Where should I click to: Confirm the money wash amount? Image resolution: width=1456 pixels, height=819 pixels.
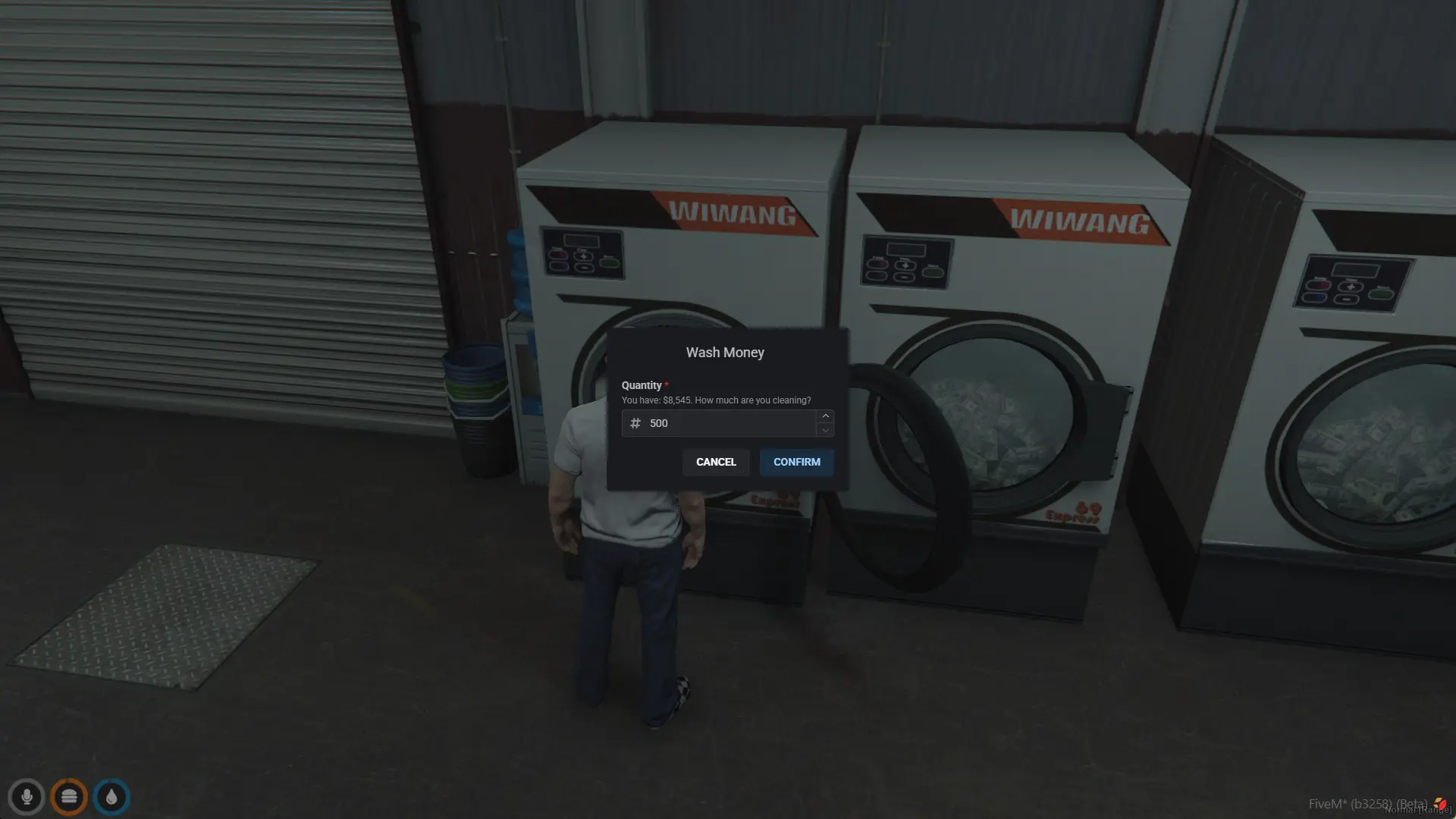point(796,462)
